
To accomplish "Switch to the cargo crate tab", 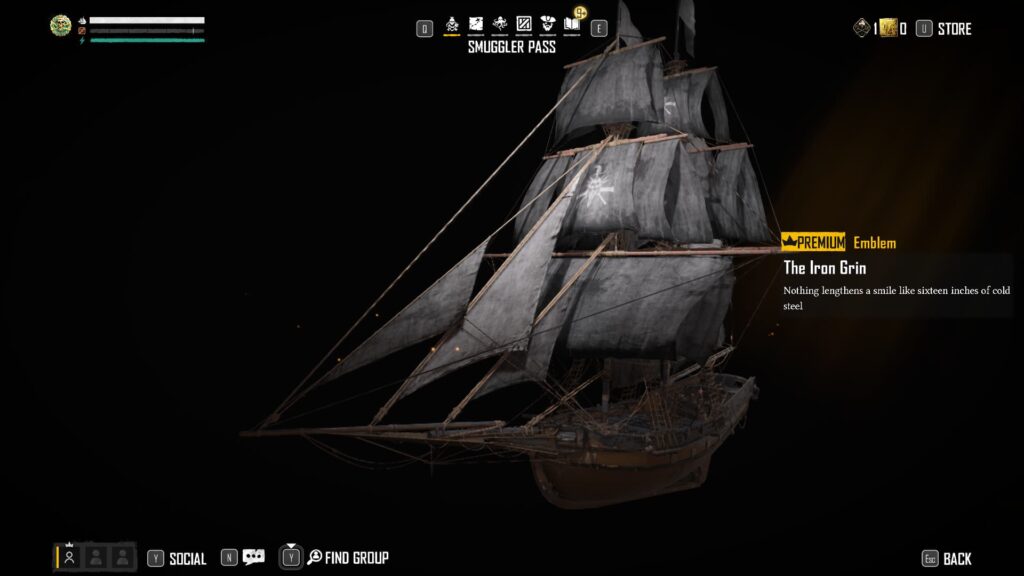I will tap(523, 23).
